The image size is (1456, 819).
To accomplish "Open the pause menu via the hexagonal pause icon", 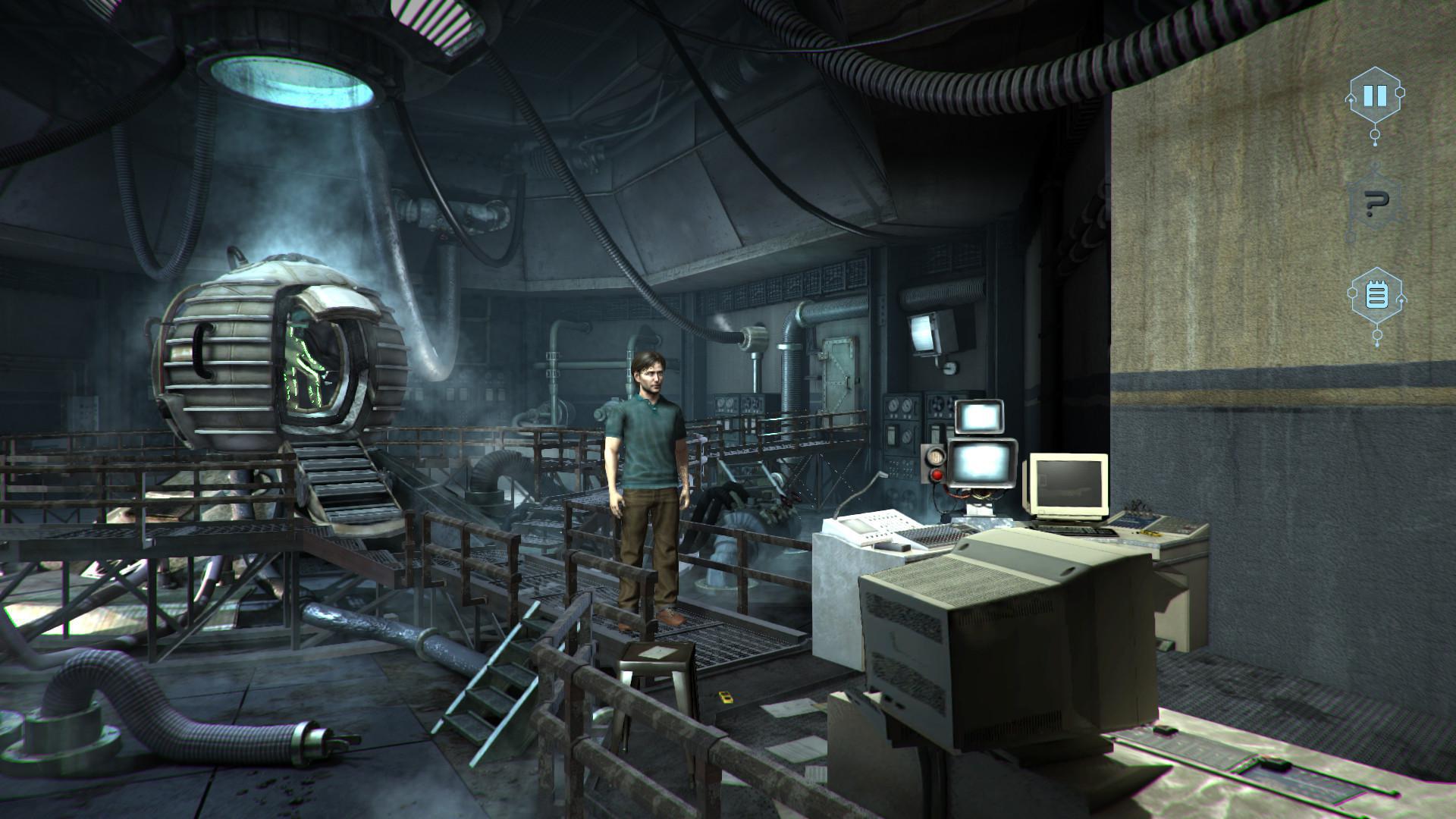I will [x=1375, y=96].
